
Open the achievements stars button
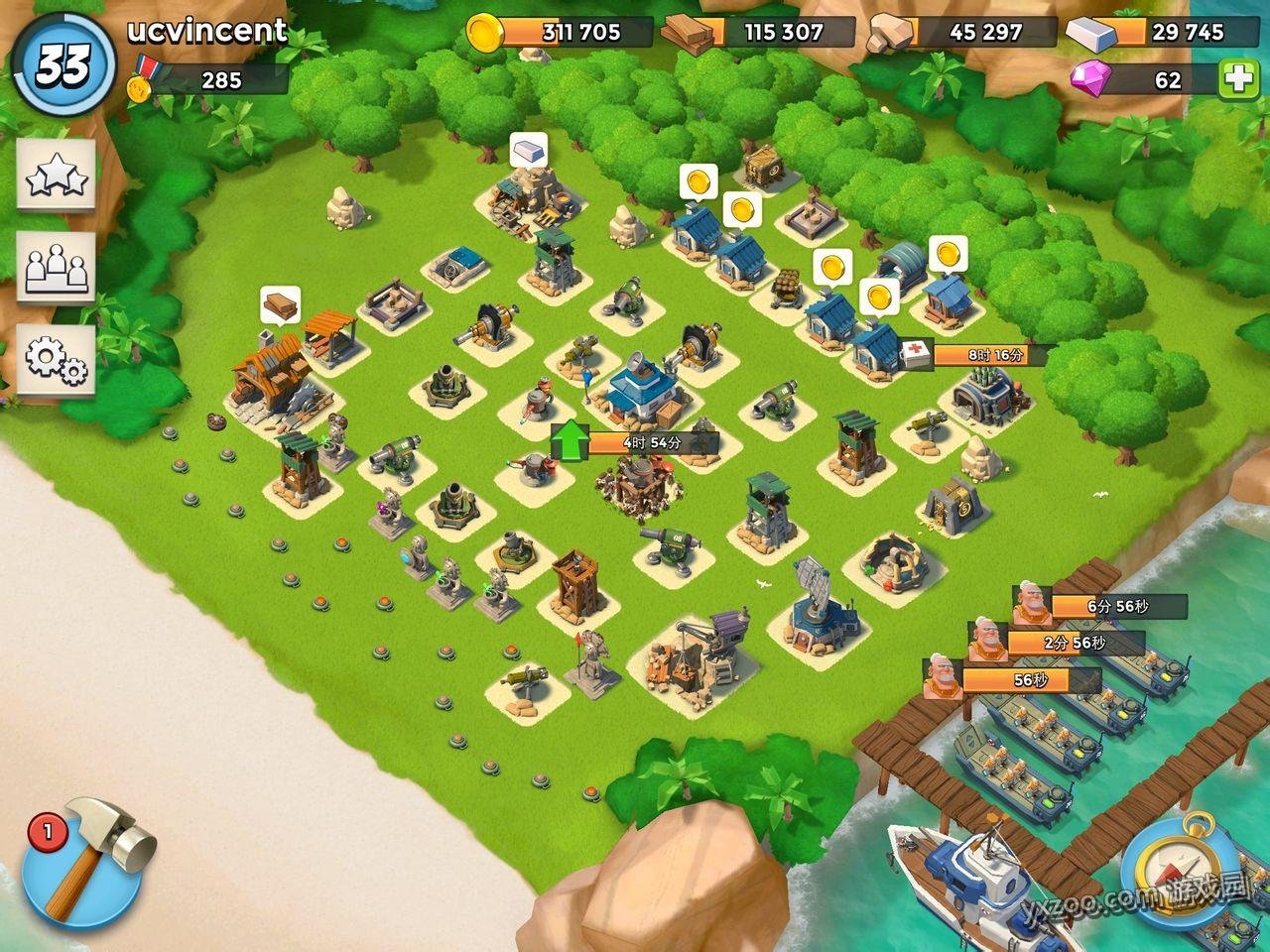pos(56,176)
